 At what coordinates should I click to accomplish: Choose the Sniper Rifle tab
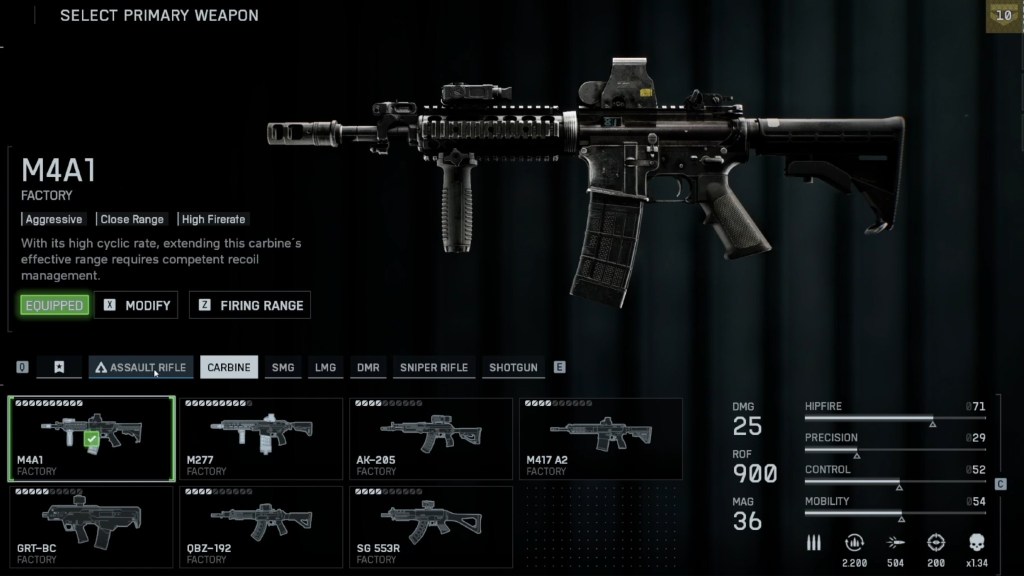[x=434, y=367]
